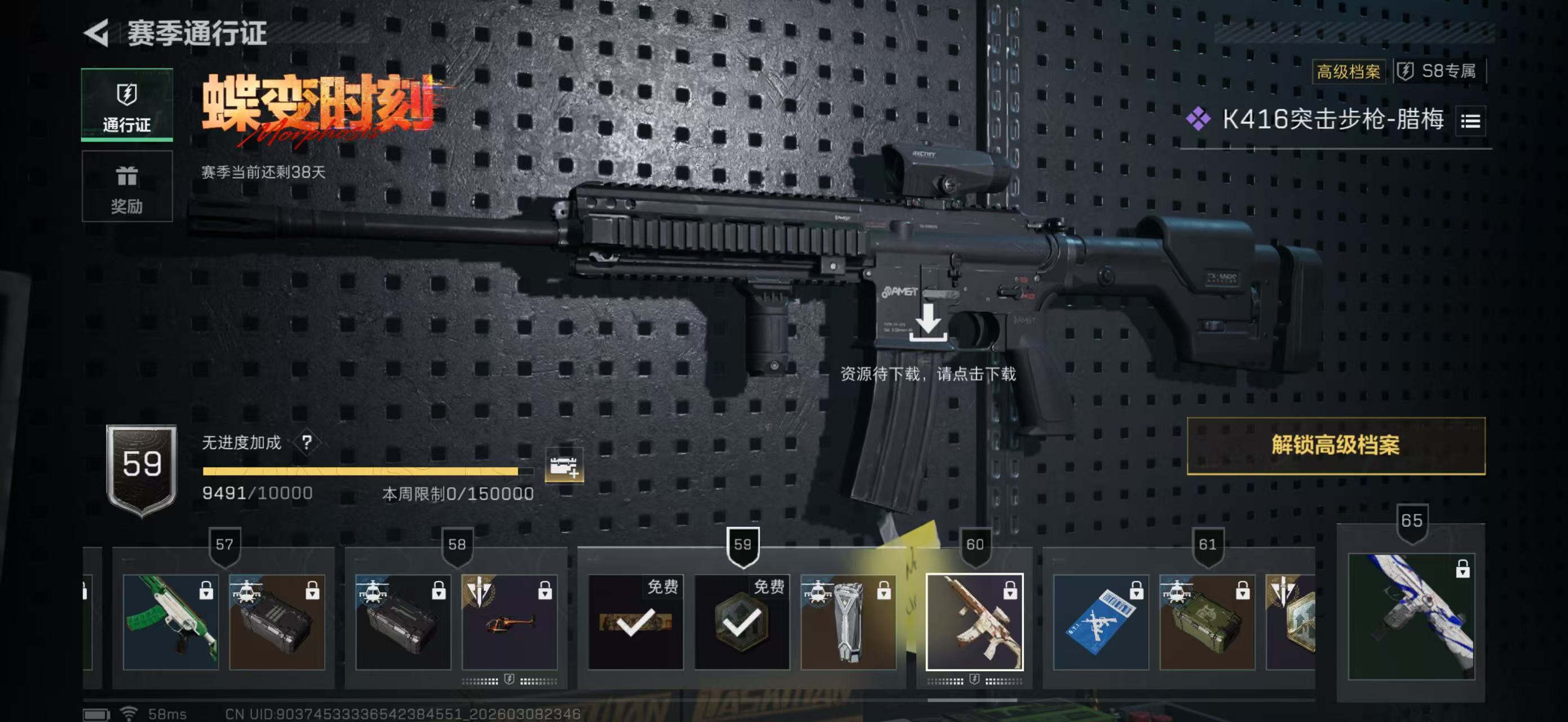Preview the white-blue gun reward at level 65
The height and width of the screenshot is (722, 1568).
click(1411, 615)
